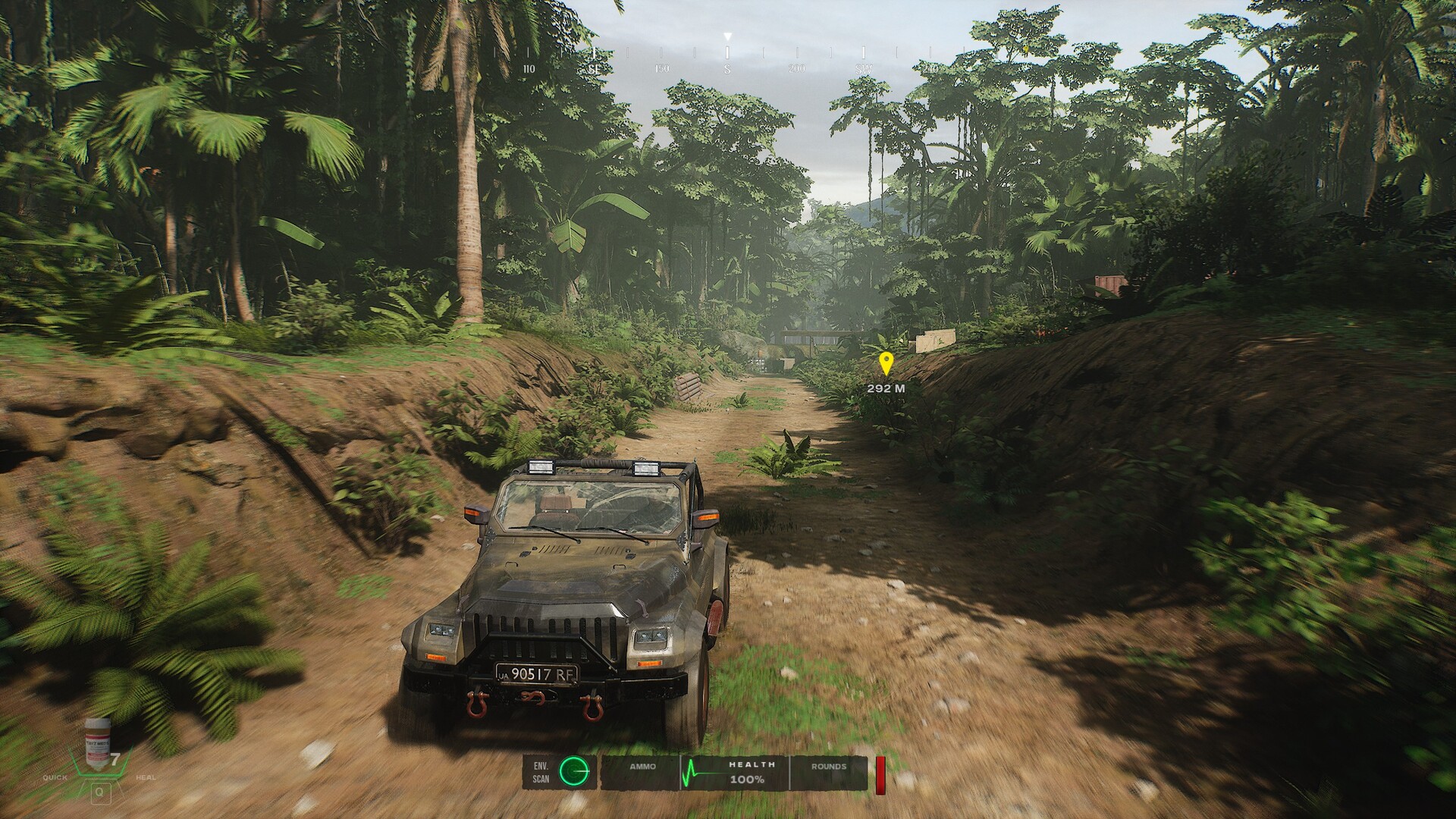Image resolution: width=1456 pixels, height=819 pixels.
Task: Select the quick heal pill bottle
Action: tap(97, 739)
